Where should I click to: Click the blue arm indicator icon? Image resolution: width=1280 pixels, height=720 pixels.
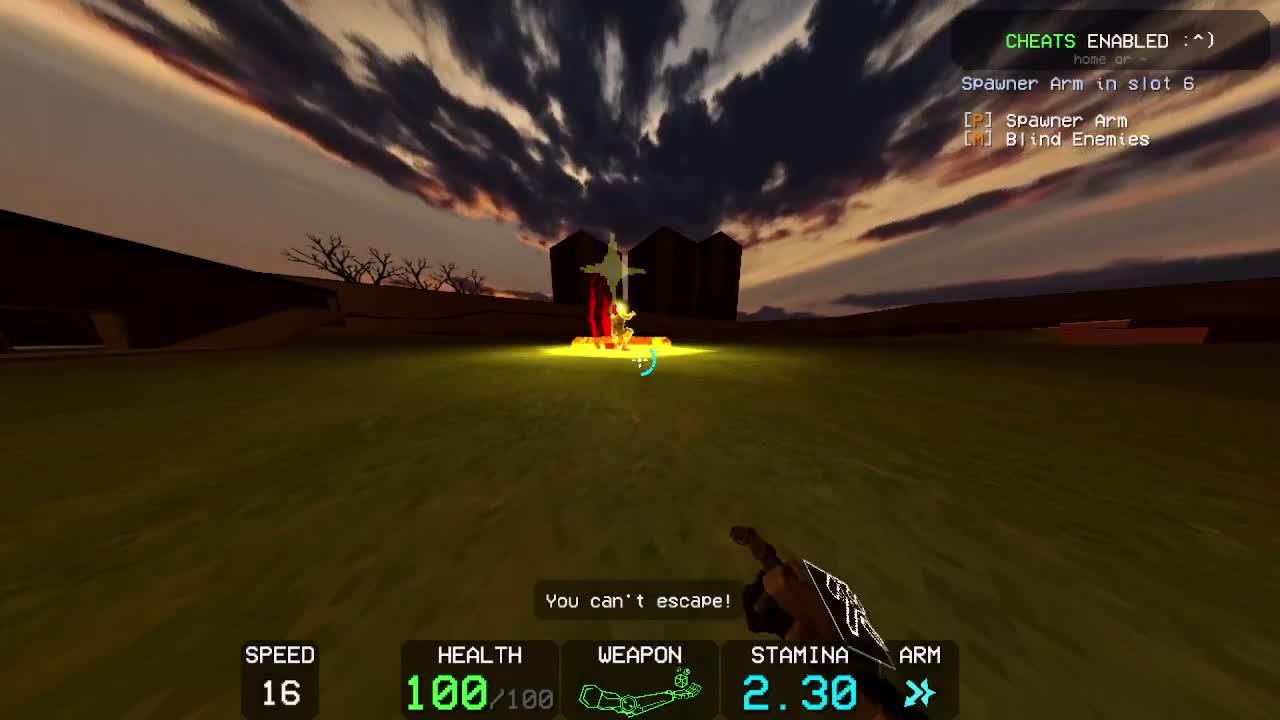click(x=919, y=692)
